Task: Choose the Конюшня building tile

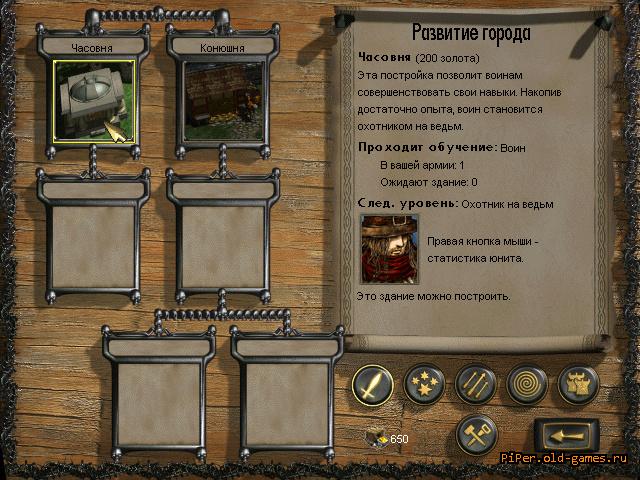Action: (x=223, y=101)
